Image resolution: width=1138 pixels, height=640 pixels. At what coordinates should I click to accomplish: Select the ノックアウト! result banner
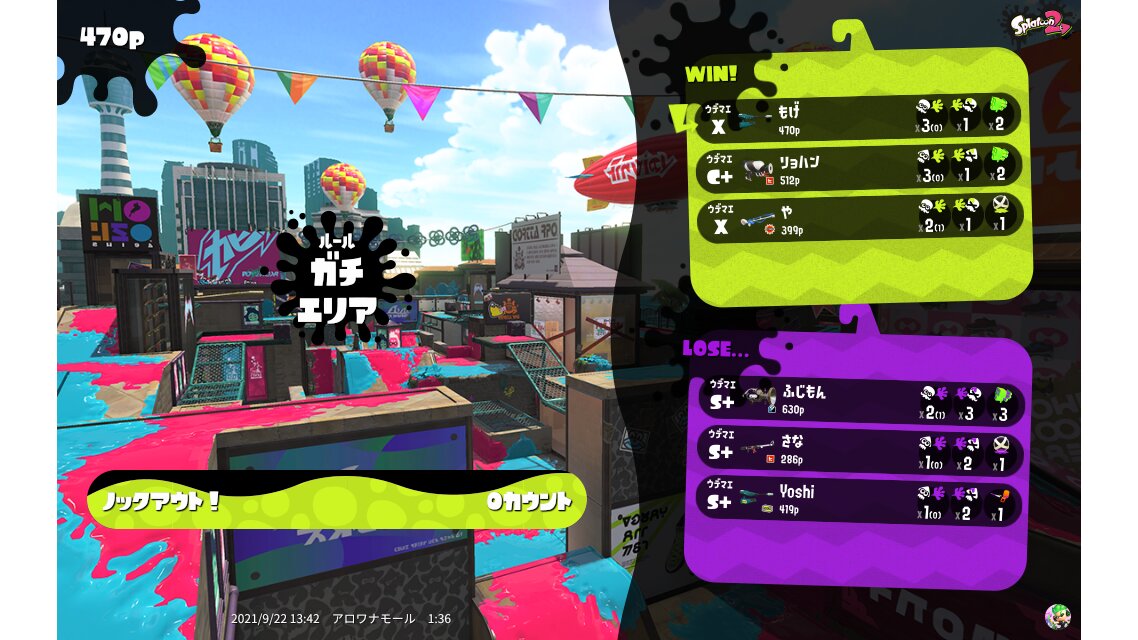336,501
